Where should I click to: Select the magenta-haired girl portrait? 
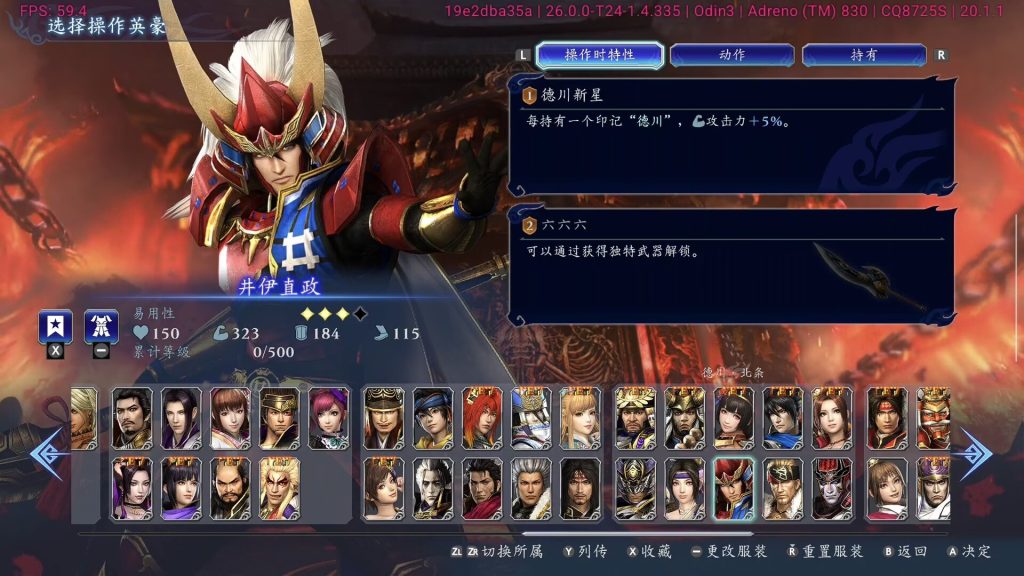[x=329, y=418]
